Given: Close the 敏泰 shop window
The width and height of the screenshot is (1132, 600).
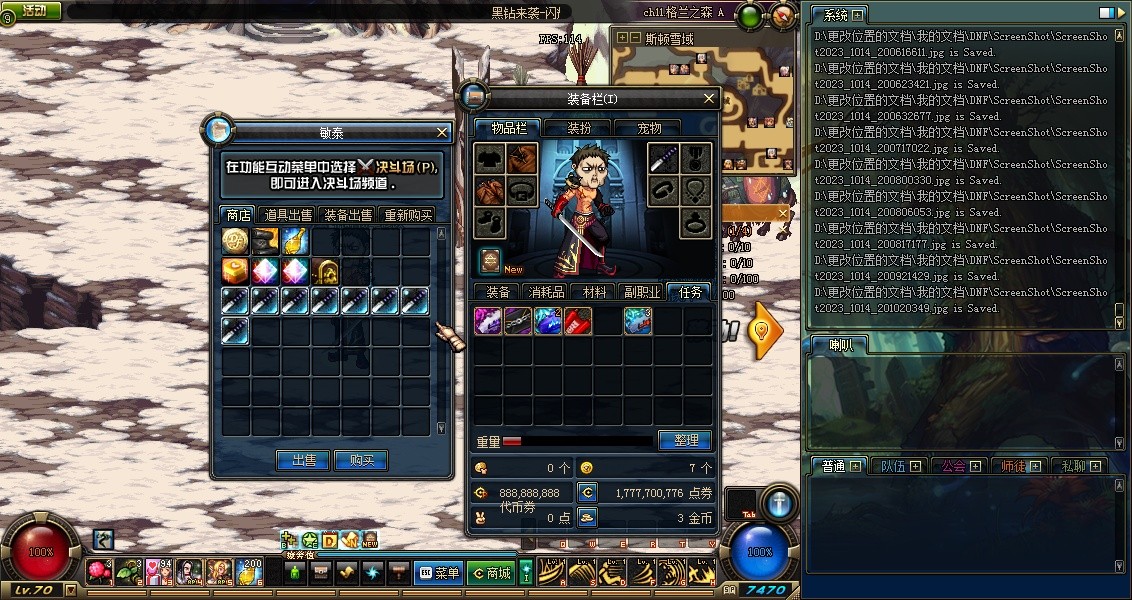Looking at the screenshot, I should (442, 132).
